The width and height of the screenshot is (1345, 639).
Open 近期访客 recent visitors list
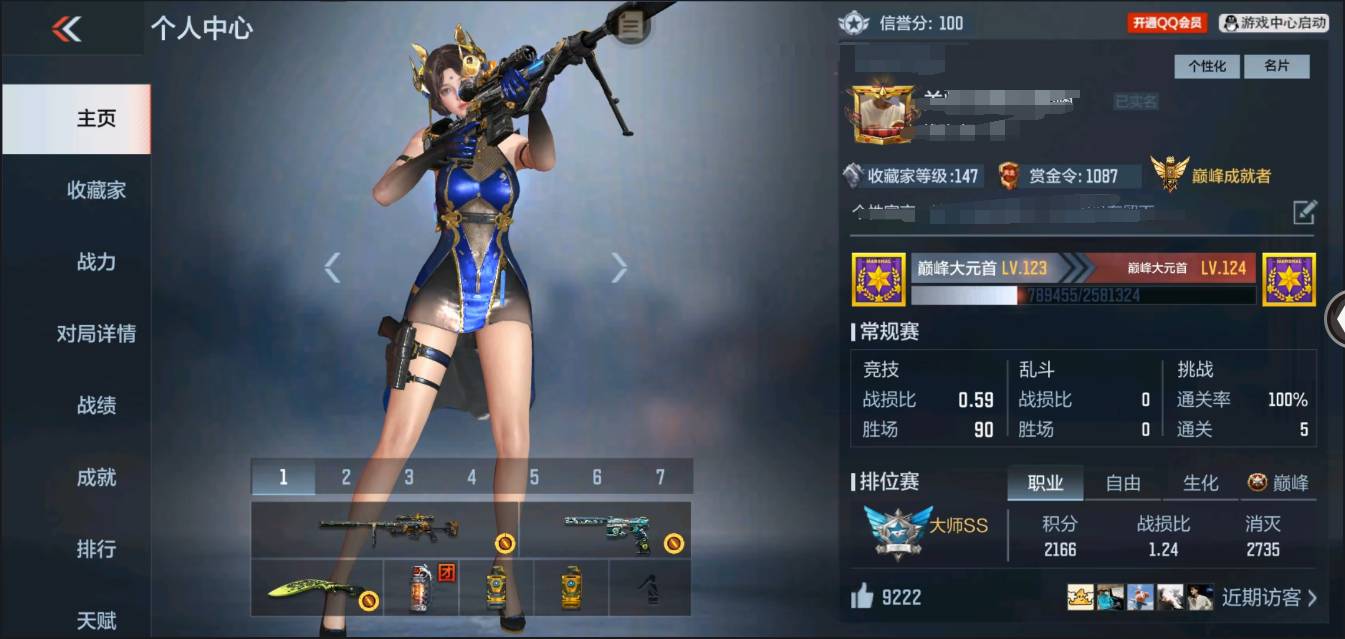1268,598
